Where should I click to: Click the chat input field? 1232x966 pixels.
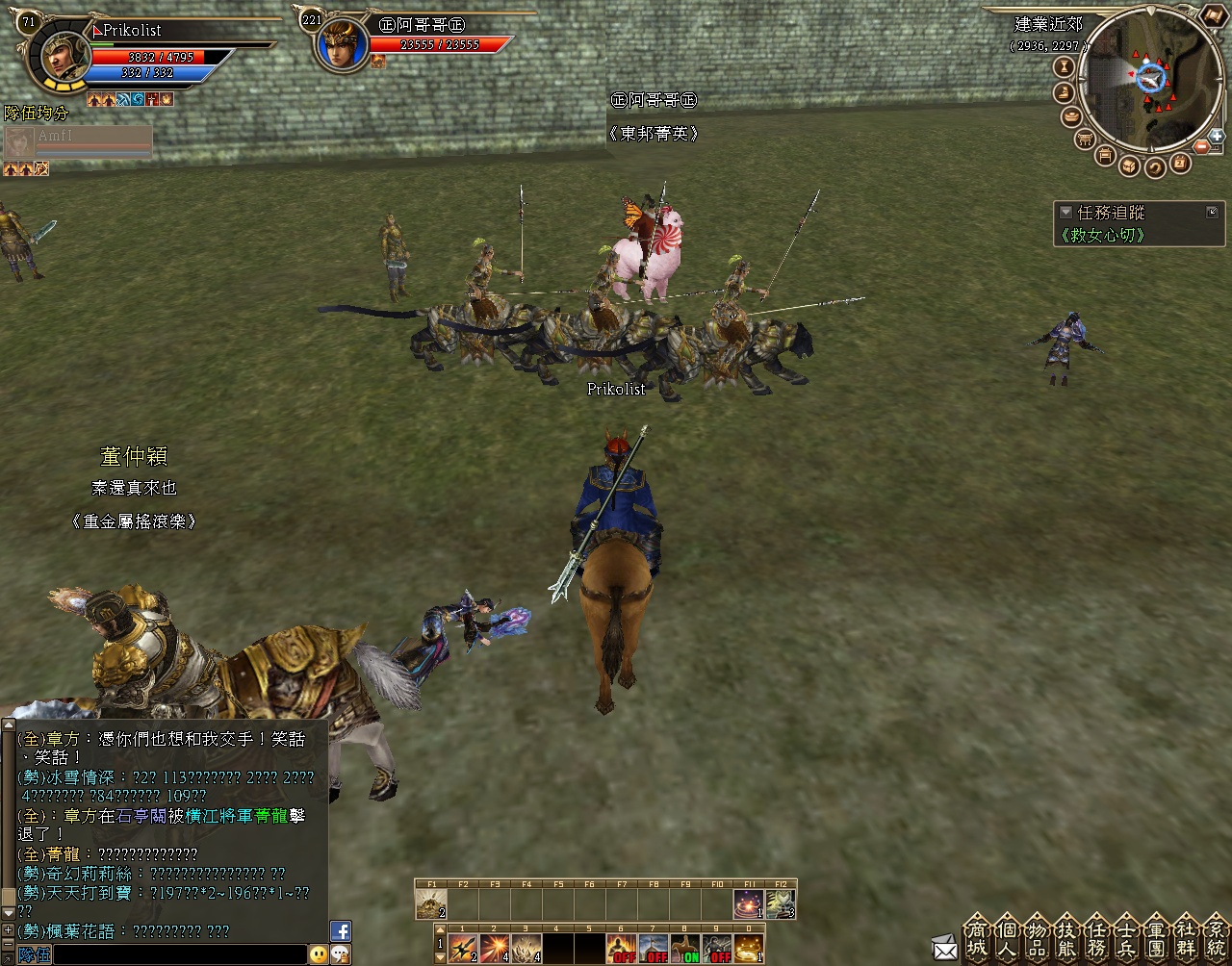[178, 954]
